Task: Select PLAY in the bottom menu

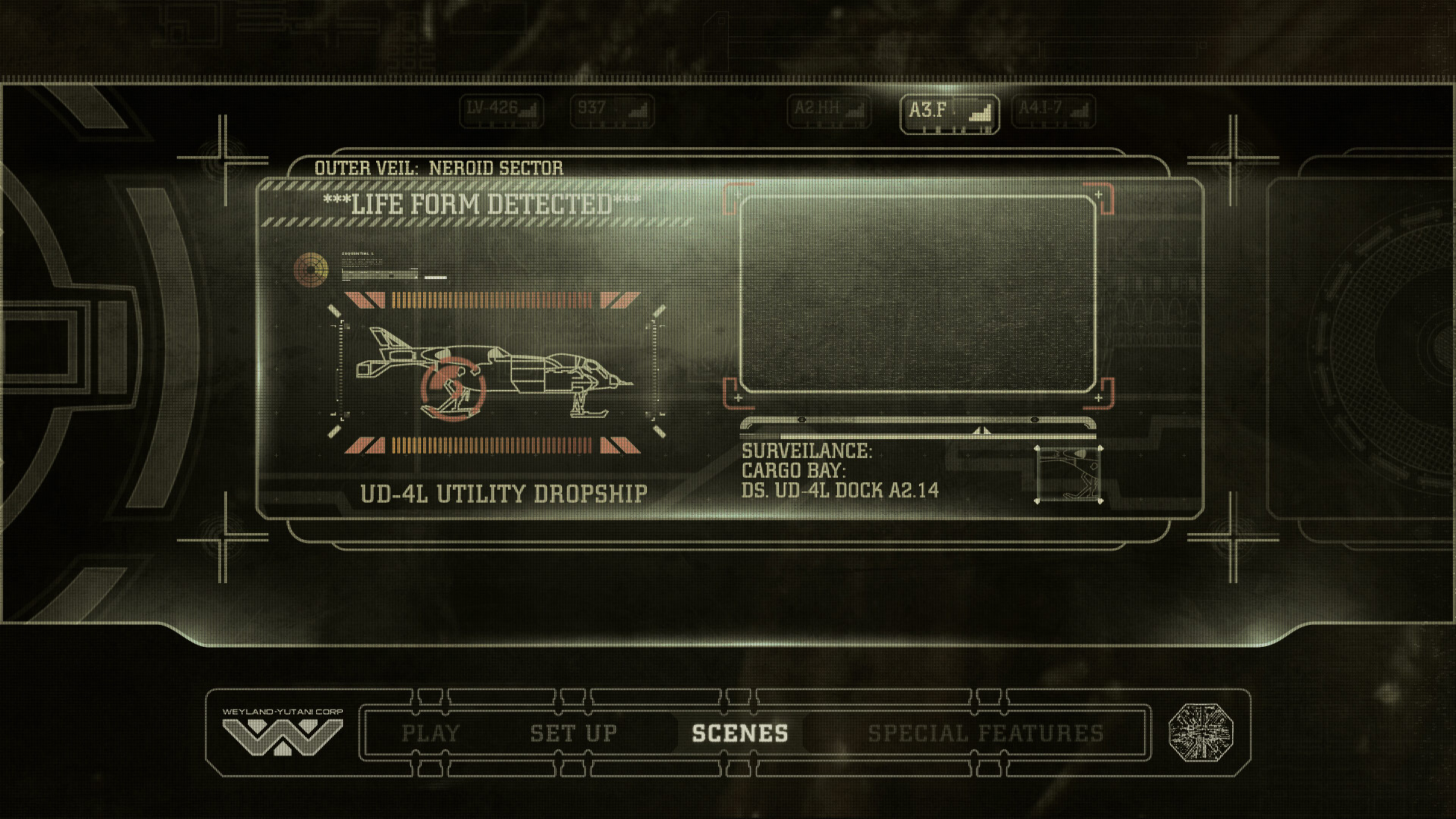Action: [431, 733]
